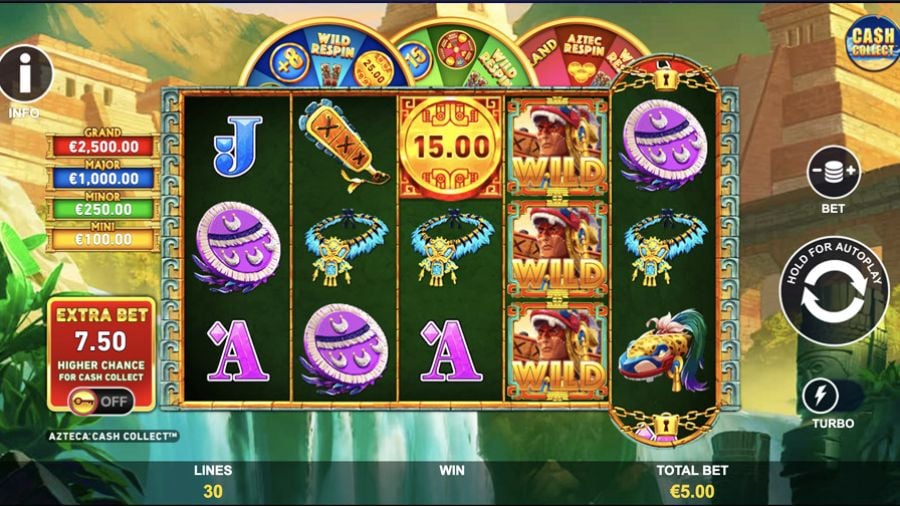
Task: Switch on the Extra Bet key toggle
Action: coord(100,400)
